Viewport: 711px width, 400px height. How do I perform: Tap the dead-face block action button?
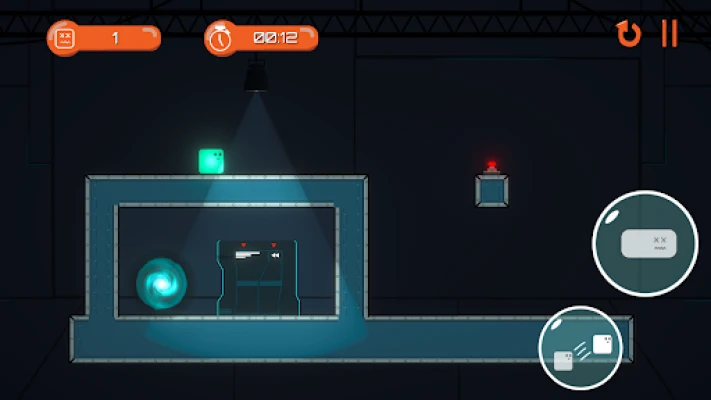tap(644, 243)
